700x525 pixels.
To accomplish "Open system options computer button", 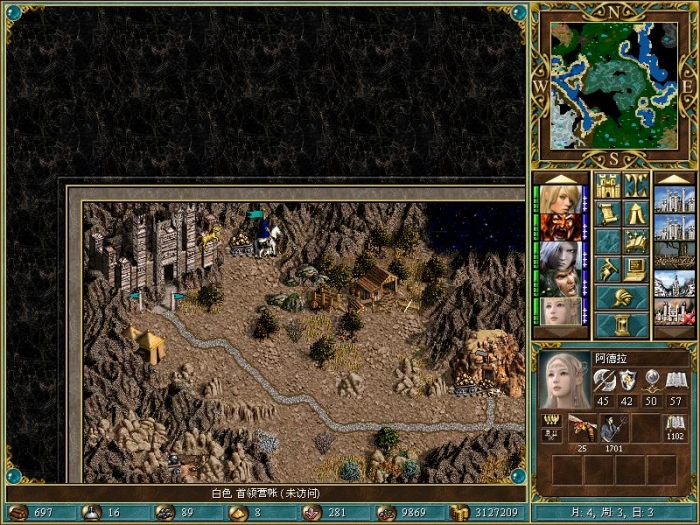I will pos(636,270).
